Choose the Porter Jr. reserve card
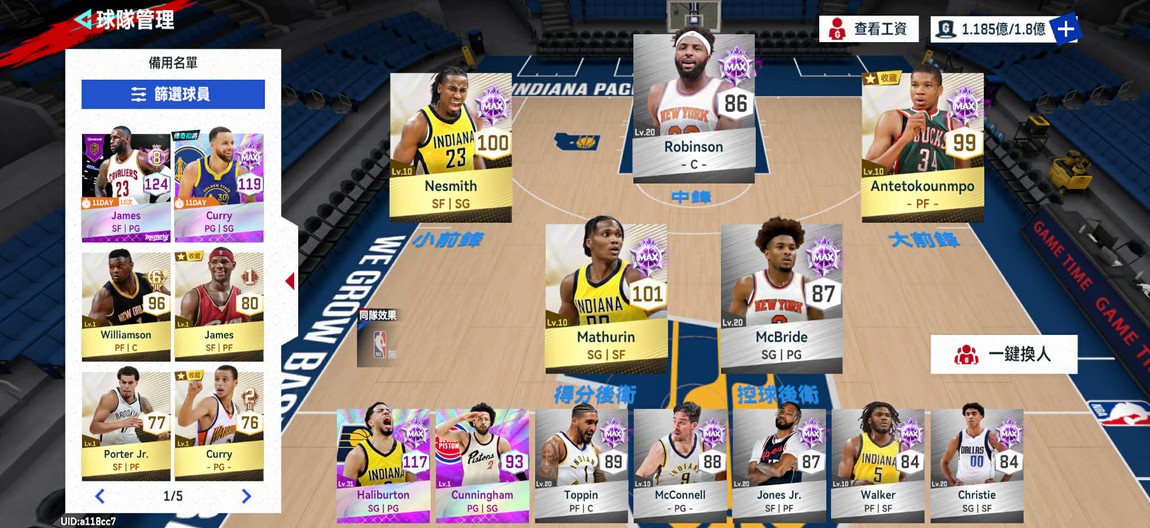The width and height of the screenshot is (1150, 528). point(126,425)
